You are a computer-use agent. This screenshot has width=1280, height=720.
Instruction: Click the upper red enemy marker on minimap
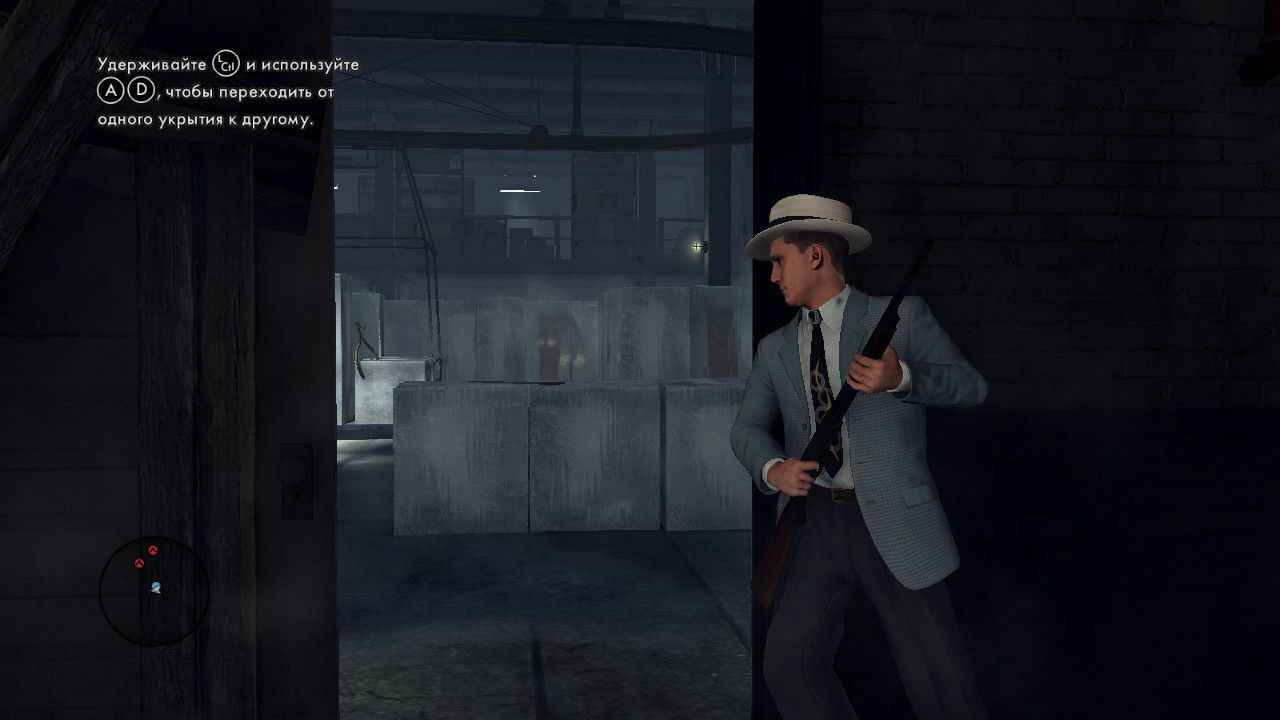tap(153, 550)
